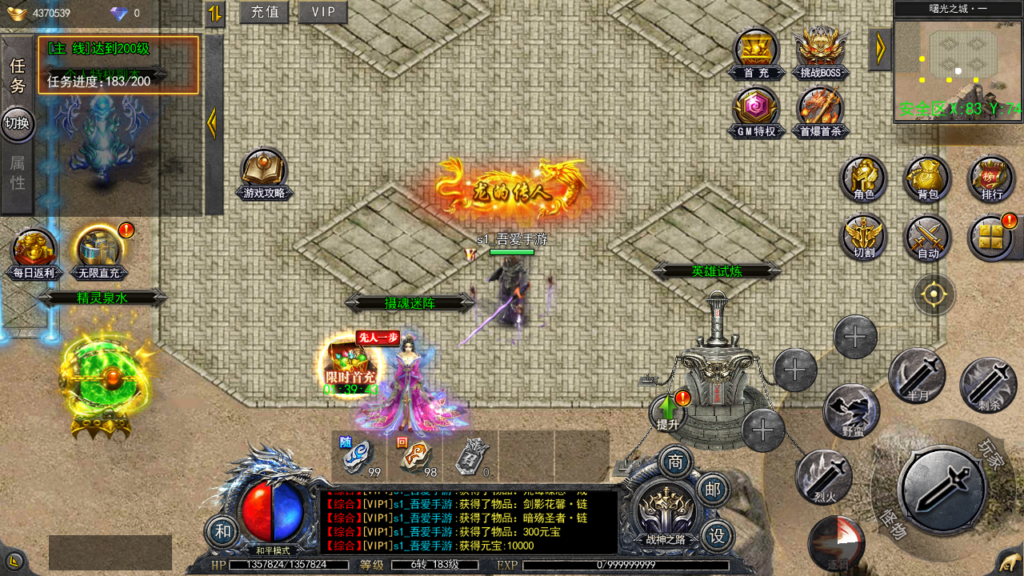Image resolution: width=1024 pixels, height=576 pixels.
Task: Open the 游戏攻略 game guide
Action: tap(264, 172)
